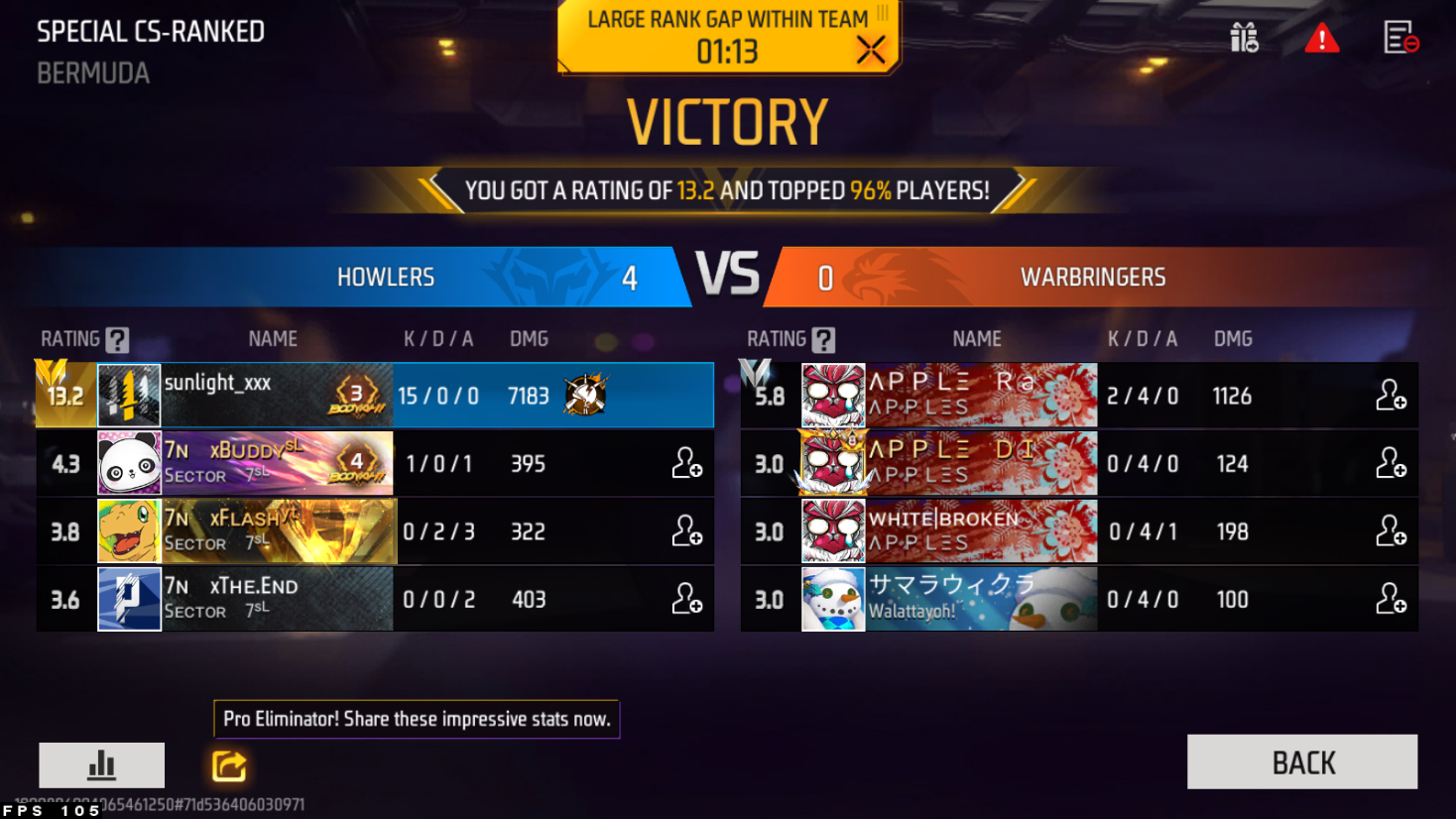Open the snowman avatar profile
Image resolution: width=1456 pixels, height=819 pixels.
click(x=833, y=599)
